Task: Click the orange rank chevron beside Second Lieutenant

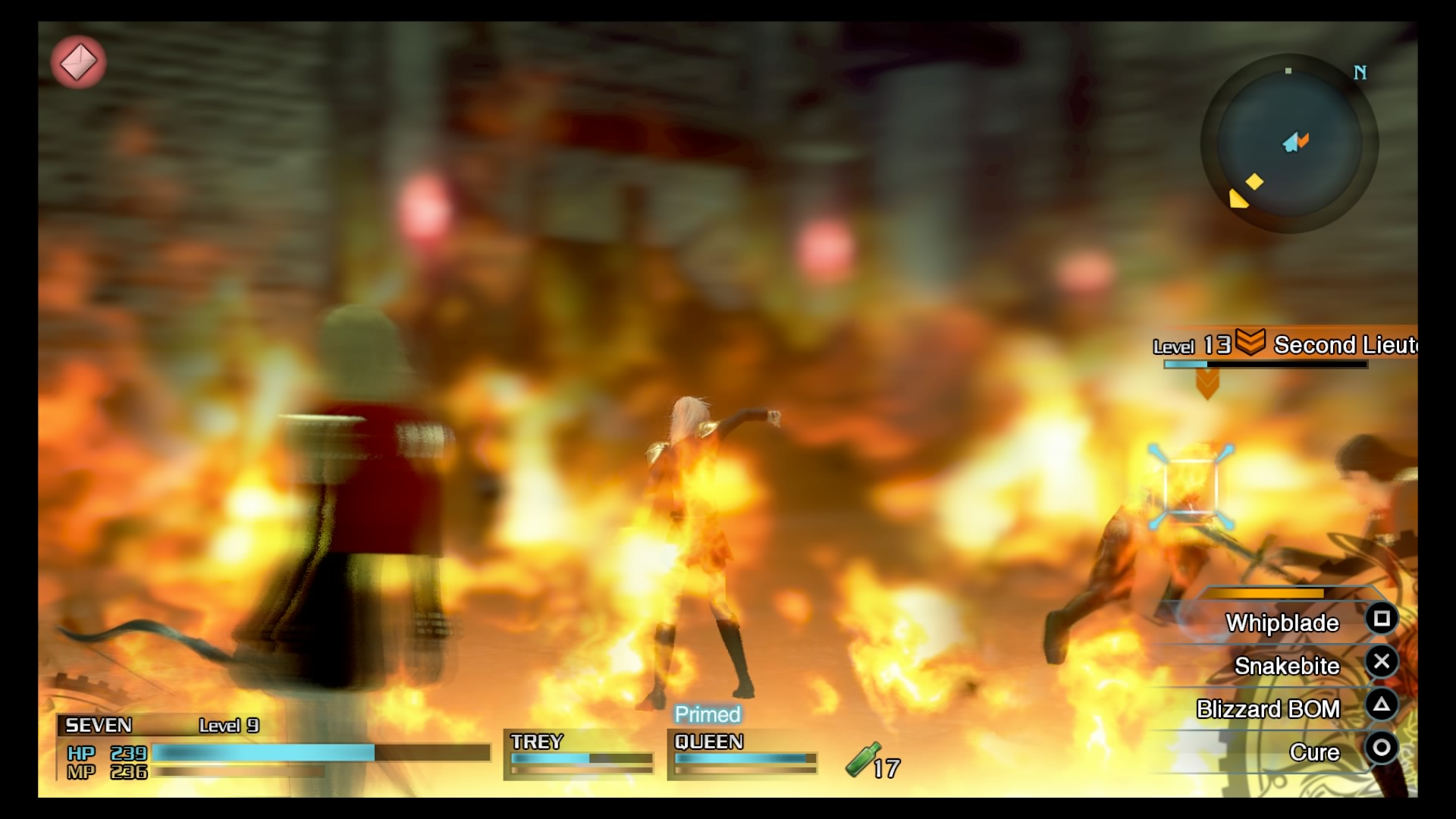Action: pos(1250,345)
